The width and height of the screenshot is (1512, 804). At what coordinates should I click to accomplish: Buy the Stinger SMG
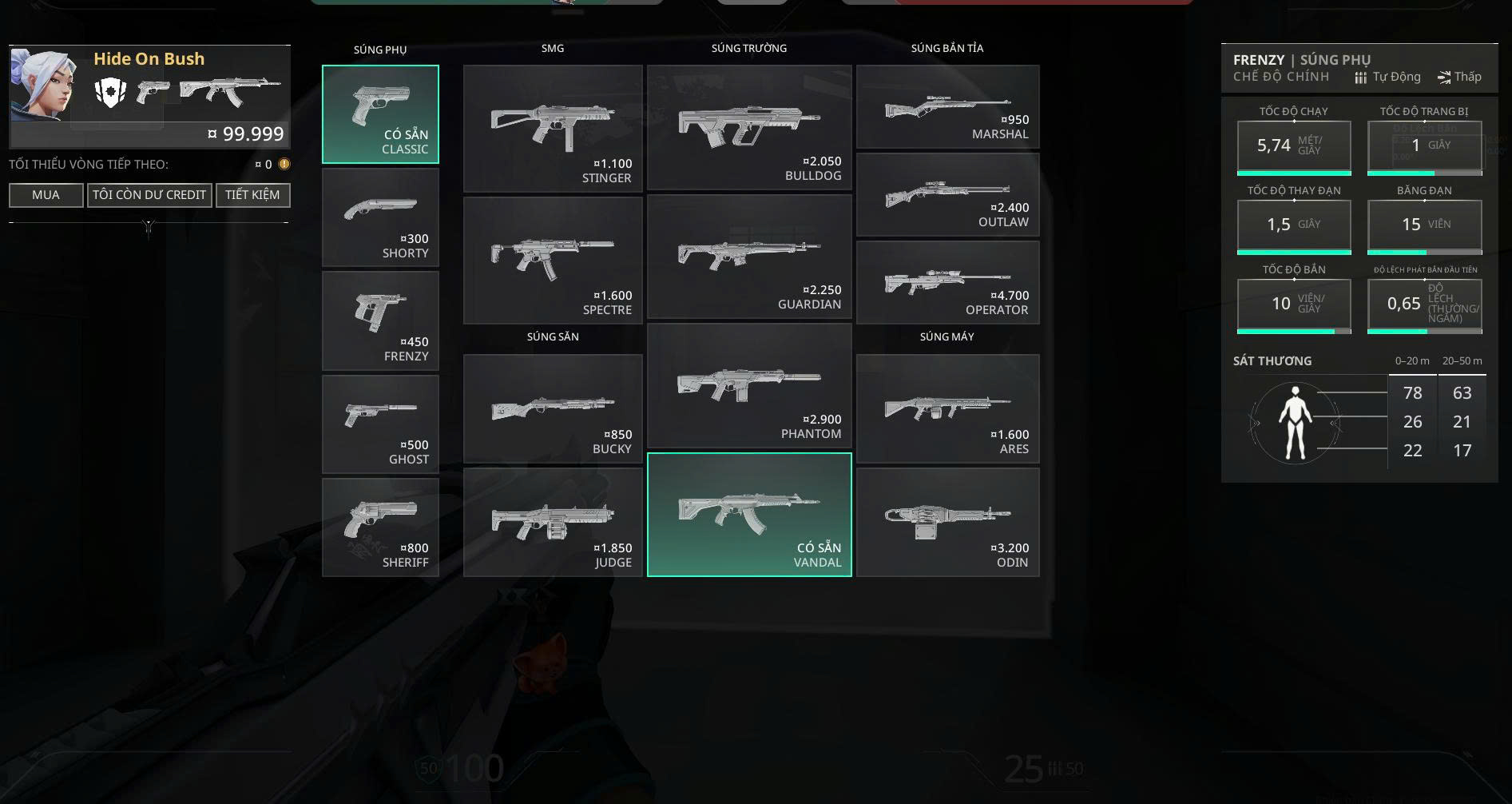(x=553, y=129)
